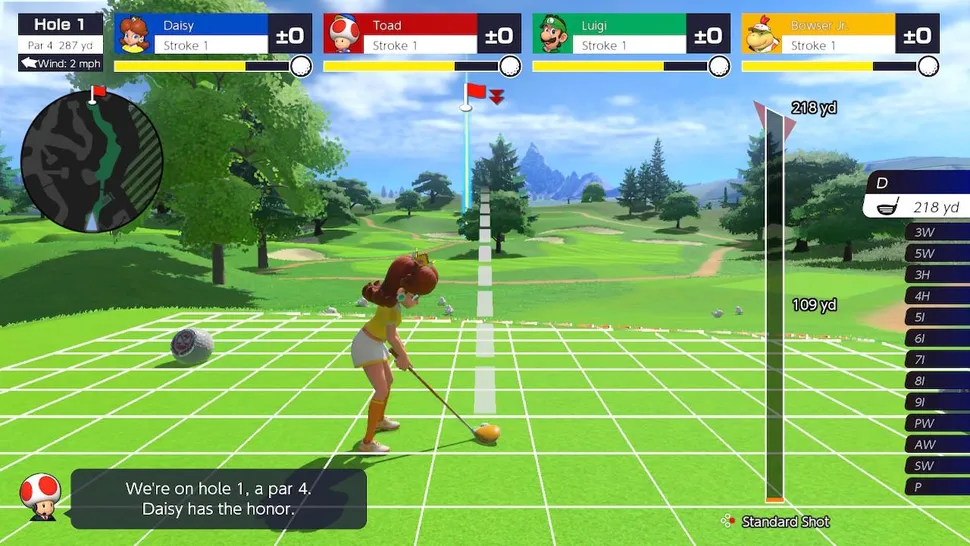970x546 pixels.
Task: Choose the 4H hybrid club
Action: tap(936, 296)
